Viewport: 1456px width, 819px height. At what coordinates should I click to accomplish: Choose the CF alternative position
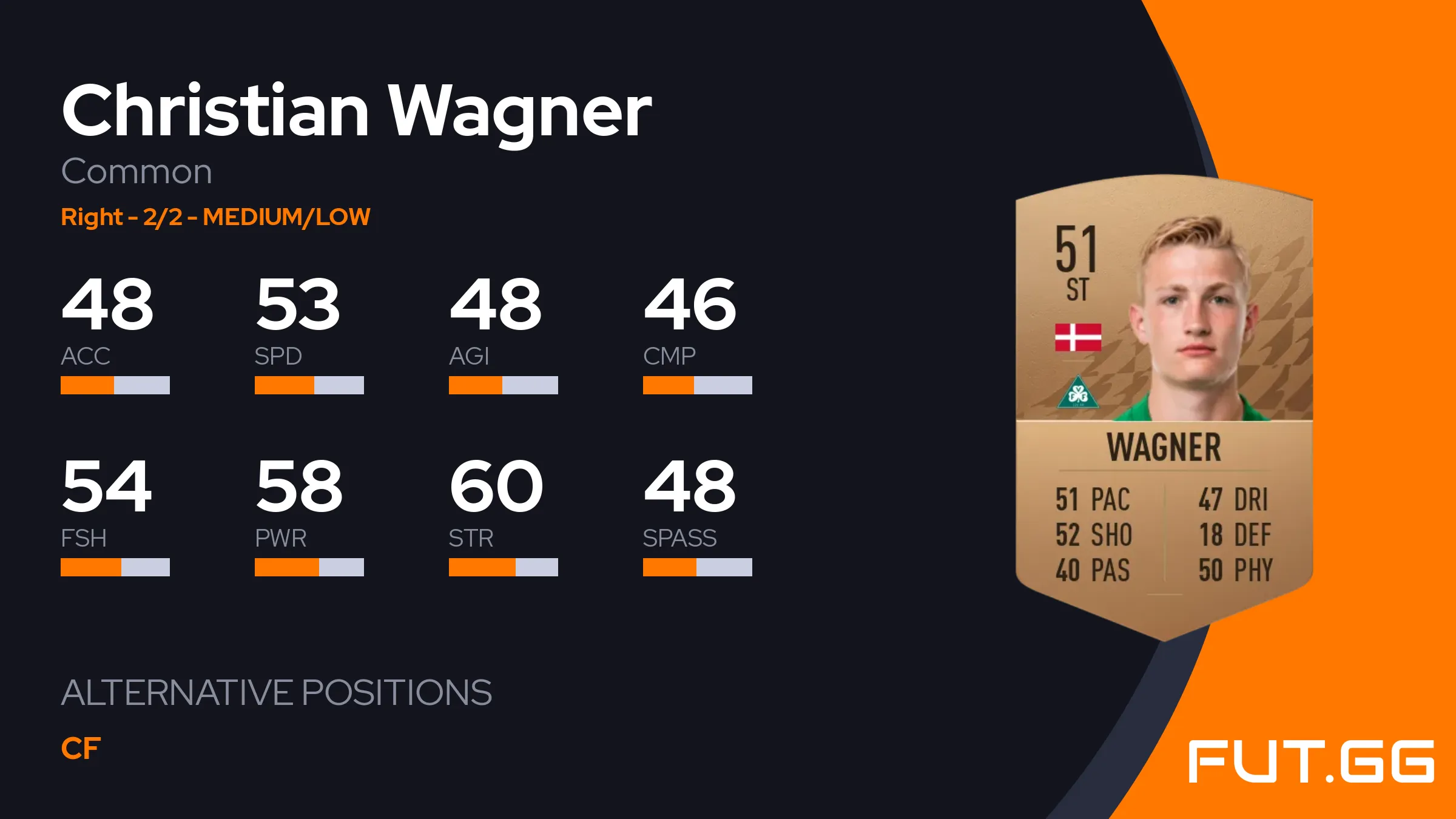point(81,749)
